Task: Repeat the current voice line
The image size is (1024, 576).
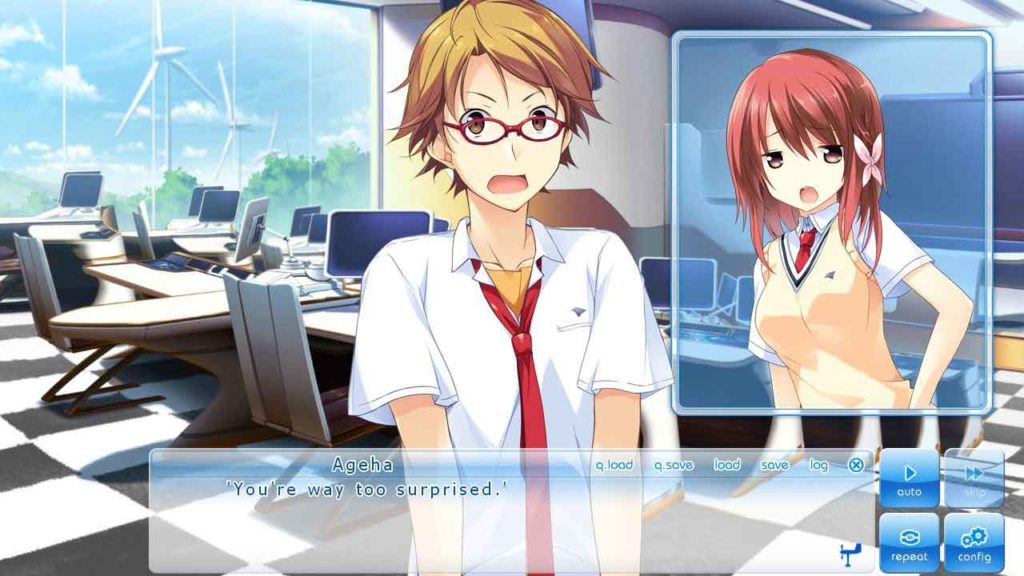Action: [x=909, y=543]
